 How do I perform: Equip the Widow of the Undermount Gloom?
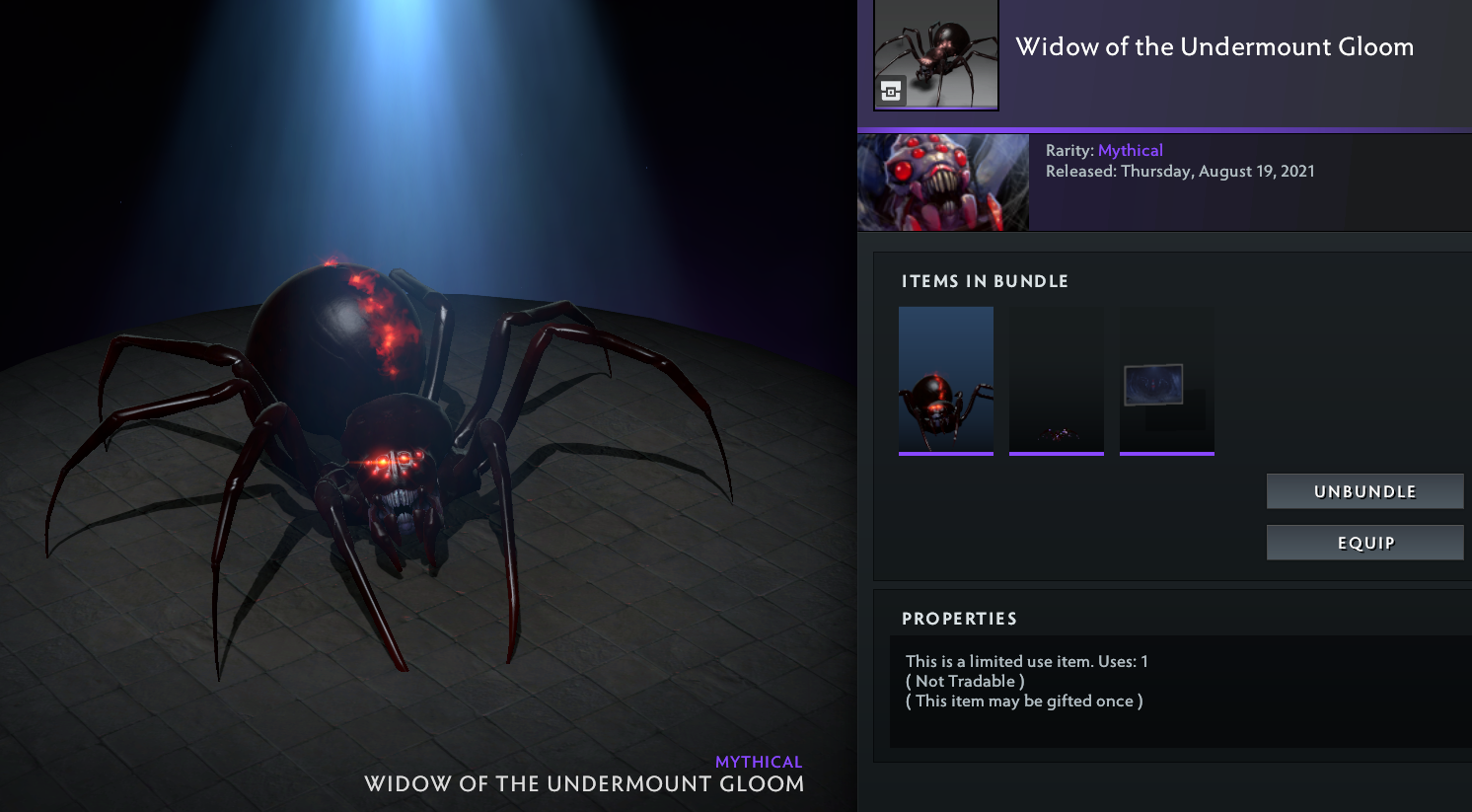tap(1364, 543)
